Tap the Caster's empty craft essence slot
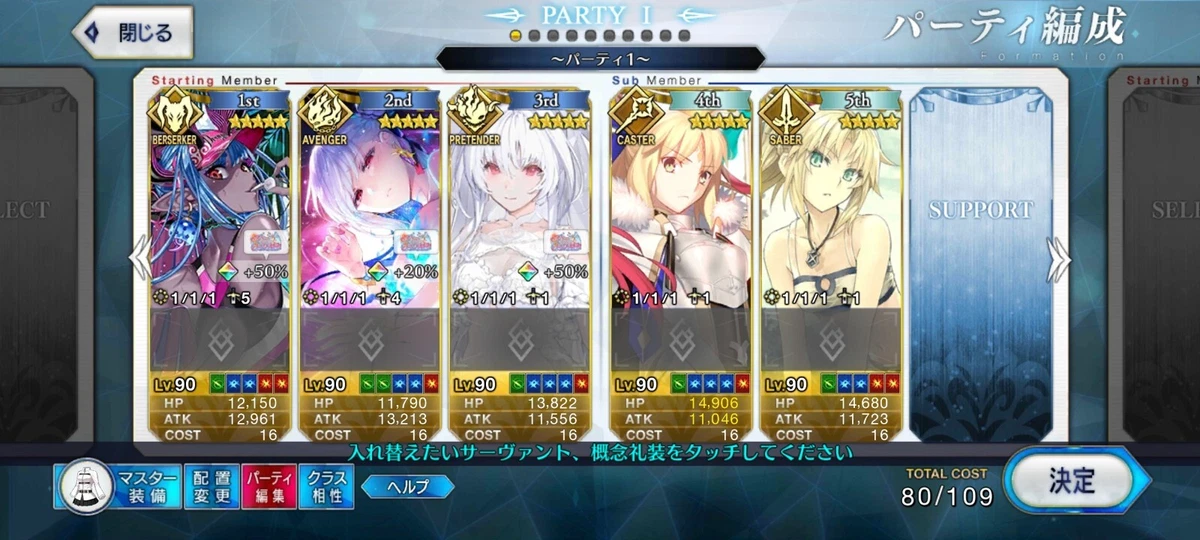Screen dimensions: 1200x540 click(681, 340)
